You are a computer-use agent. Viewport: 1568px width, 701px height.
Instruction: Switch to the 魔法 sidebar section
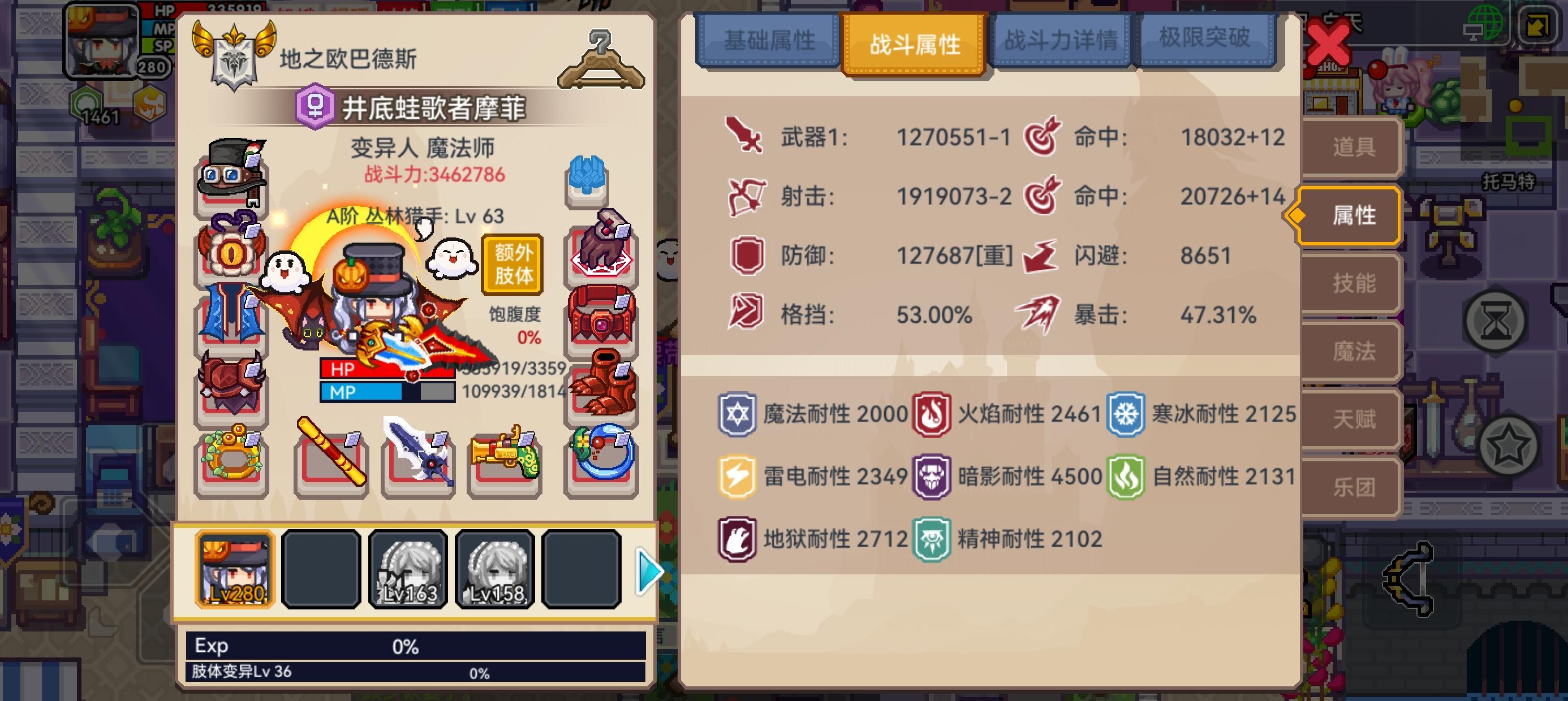coord(1354,352)
